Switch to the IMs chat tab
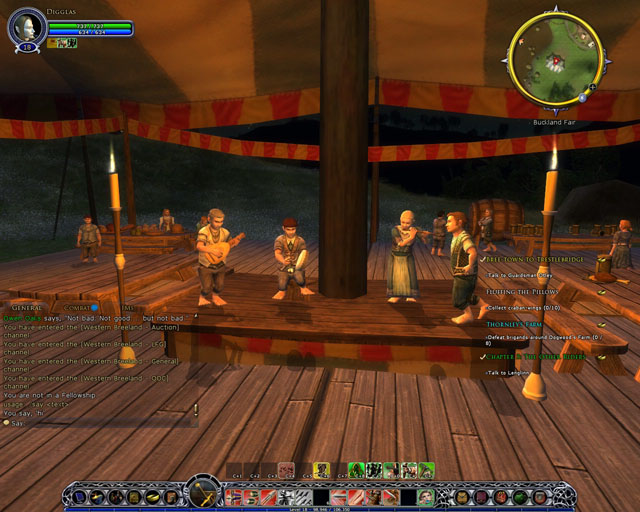Image resolution: width=640 pixels, height=512 pixels. [x=126, y=308]
